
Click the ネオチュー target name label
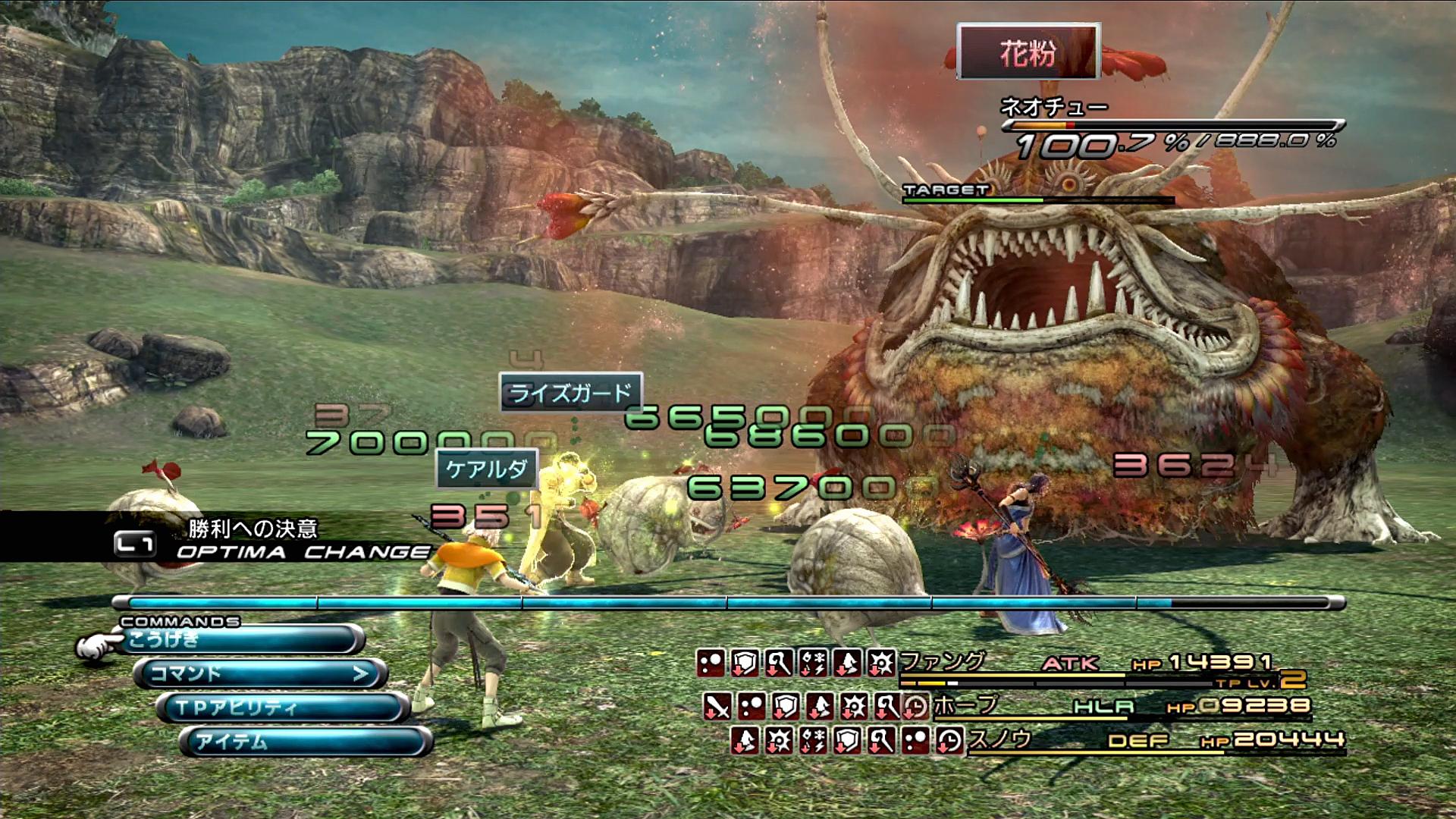[x=1053, y=107]
